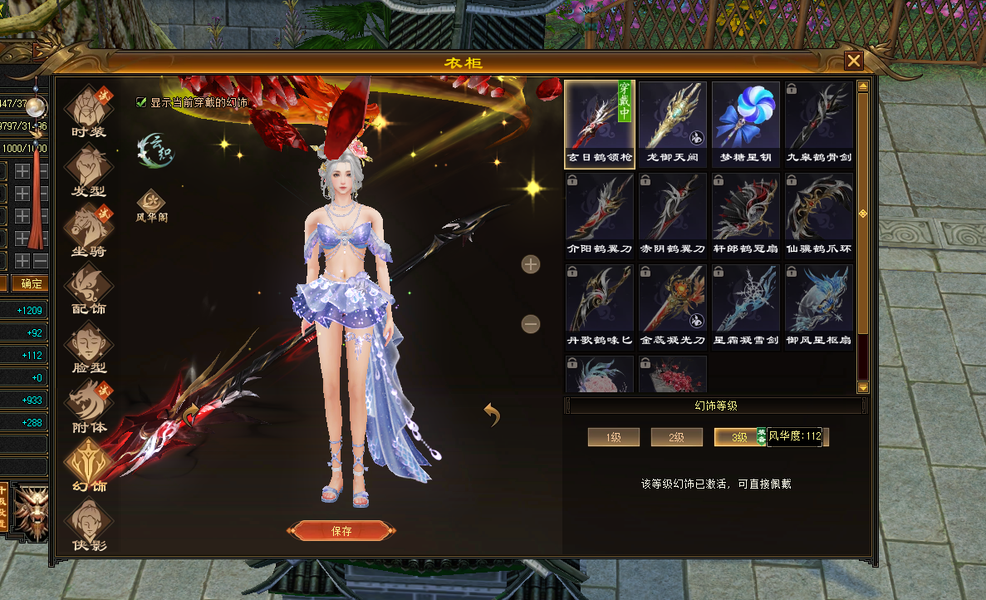Choose the 2级 skin level button
The image size is (986, 600).
[x=676, y=437]
